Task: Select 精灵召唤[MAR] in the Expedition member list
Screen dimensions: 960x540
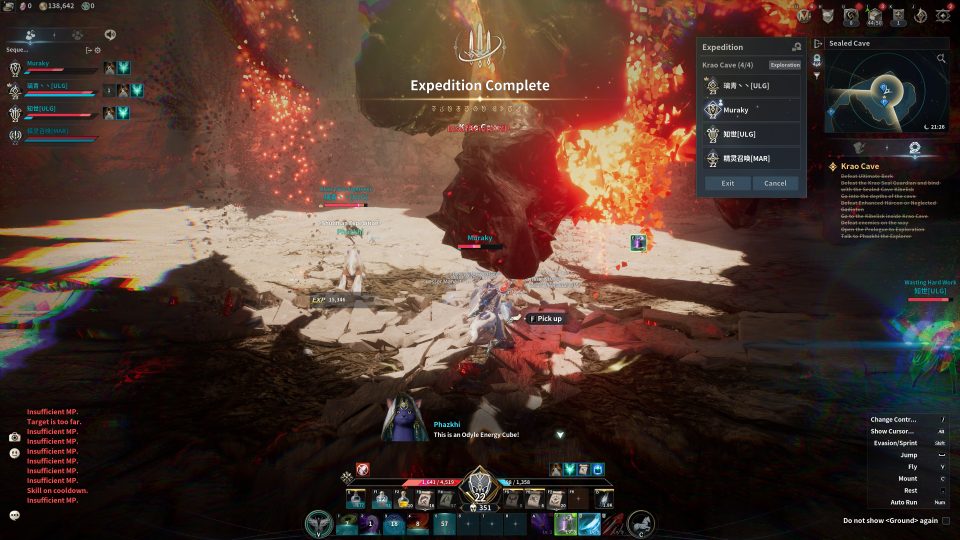Action: click(752, 158)
